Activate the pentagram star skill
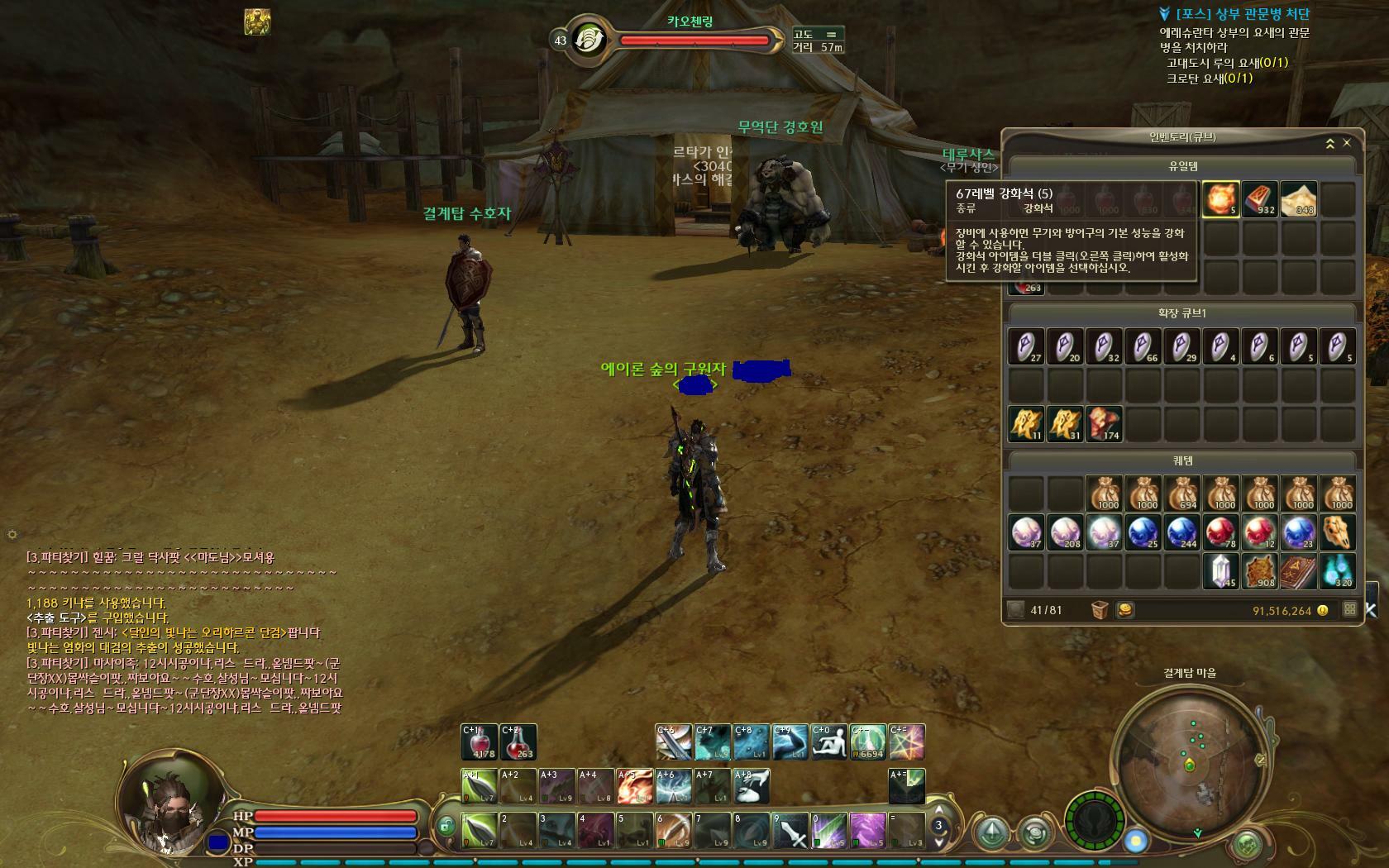1389x868 pixels. (907, 742)
